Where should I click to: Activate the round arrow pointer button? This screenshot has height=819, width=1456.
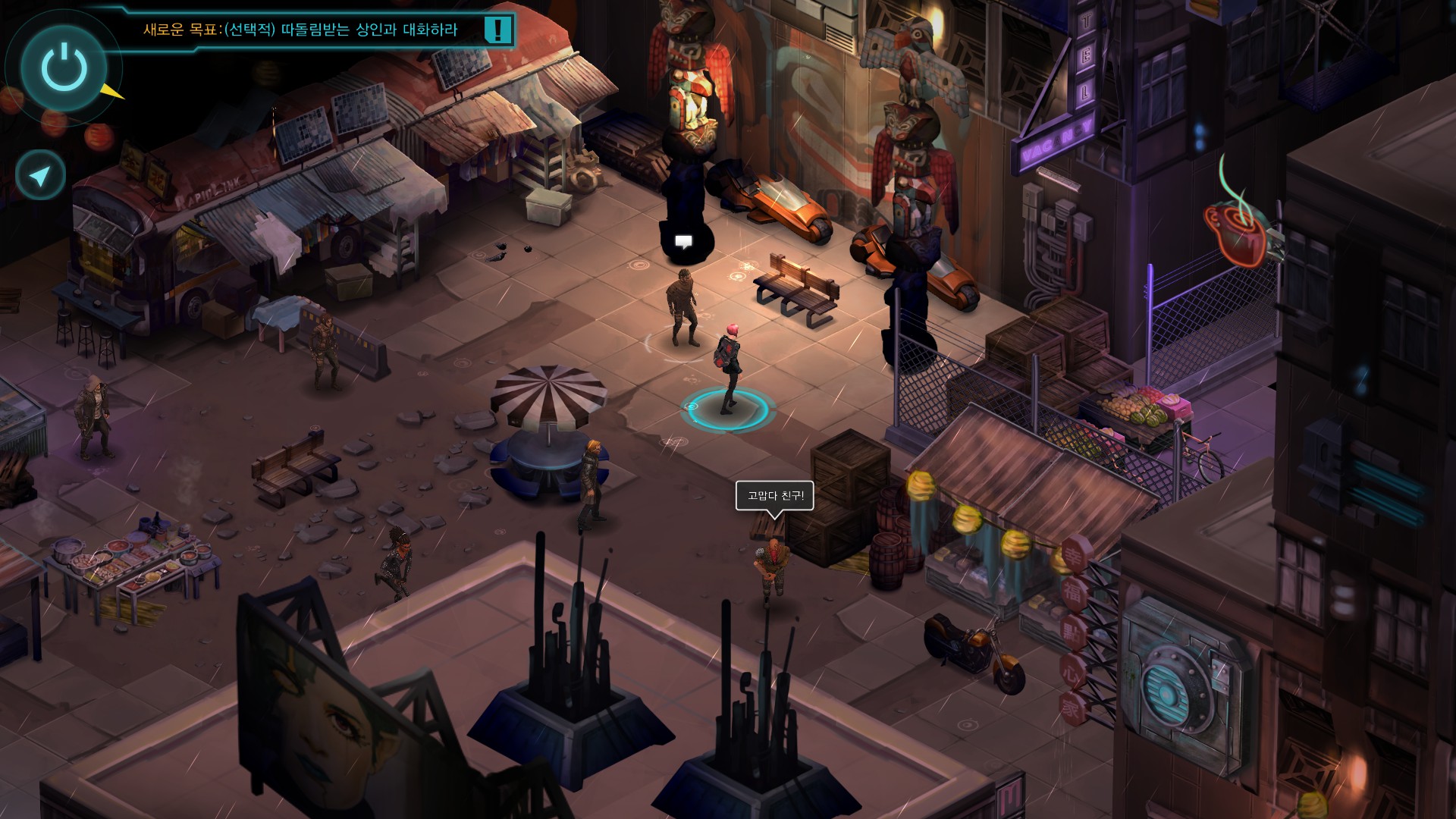click(40, 176)
